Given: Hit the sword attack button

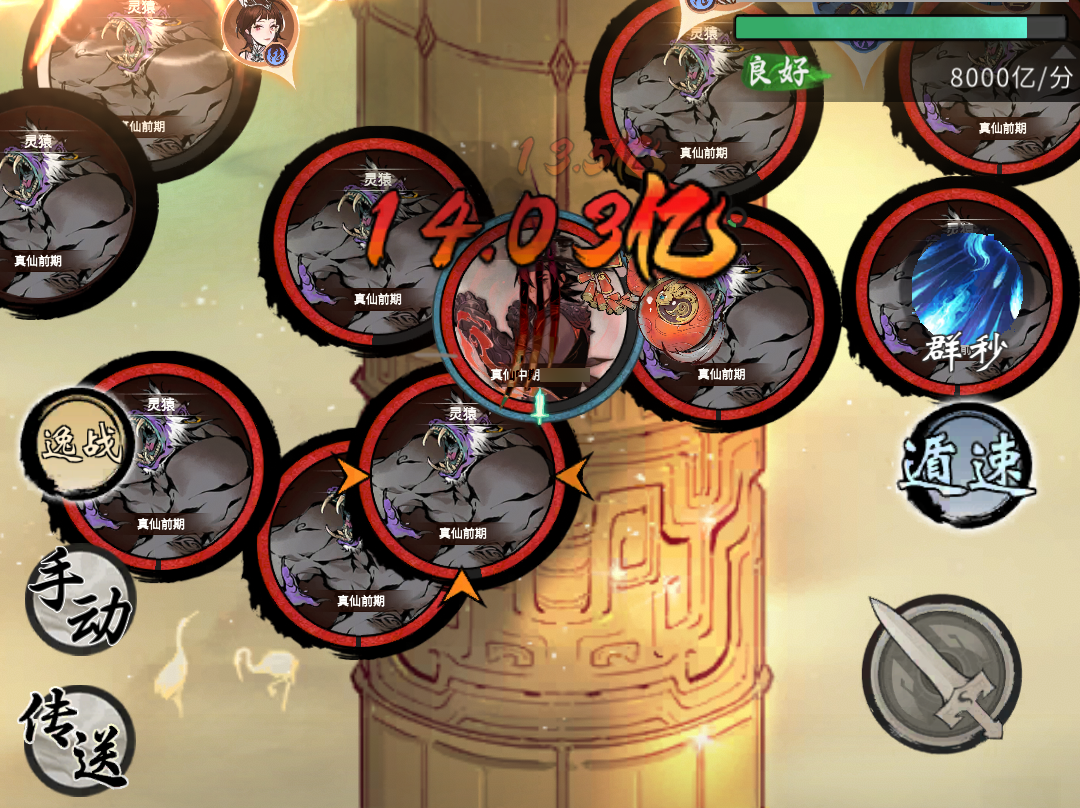Looking at the screenshot, I should pos(940,670).
